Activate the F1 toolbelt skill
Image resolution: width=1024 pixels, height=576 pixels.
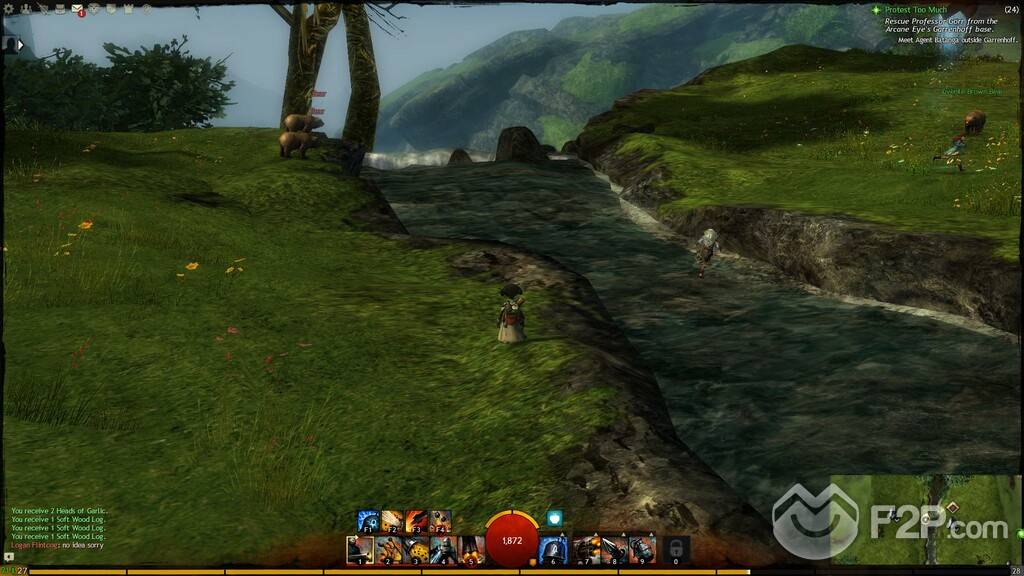click(x=368, y=521)
